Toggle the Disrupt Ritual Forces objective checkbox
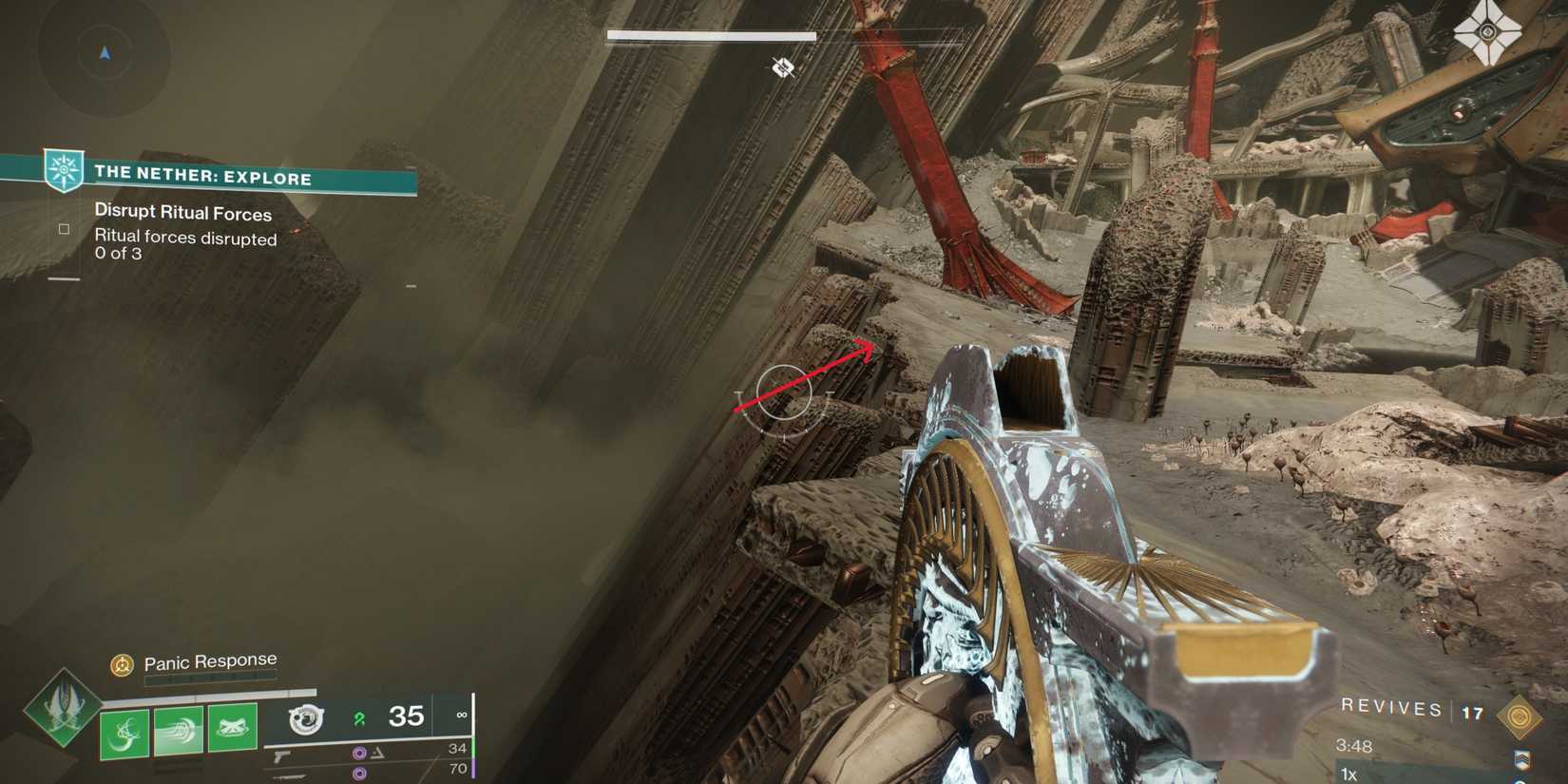Screen dimensions: 1568x784 (64, 229)
